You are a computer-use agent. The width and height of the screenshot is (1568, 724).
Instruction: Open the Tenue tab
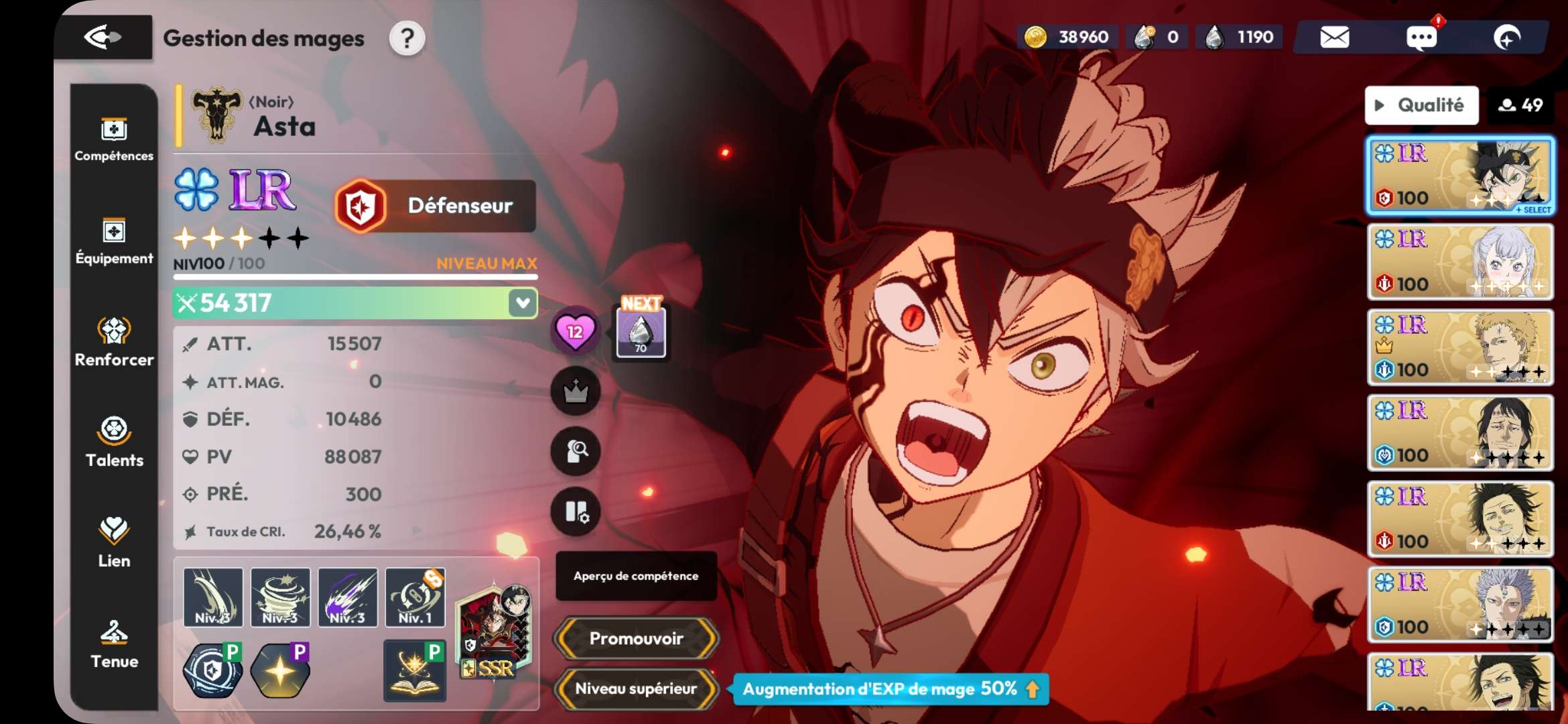(x=114, y=644)
